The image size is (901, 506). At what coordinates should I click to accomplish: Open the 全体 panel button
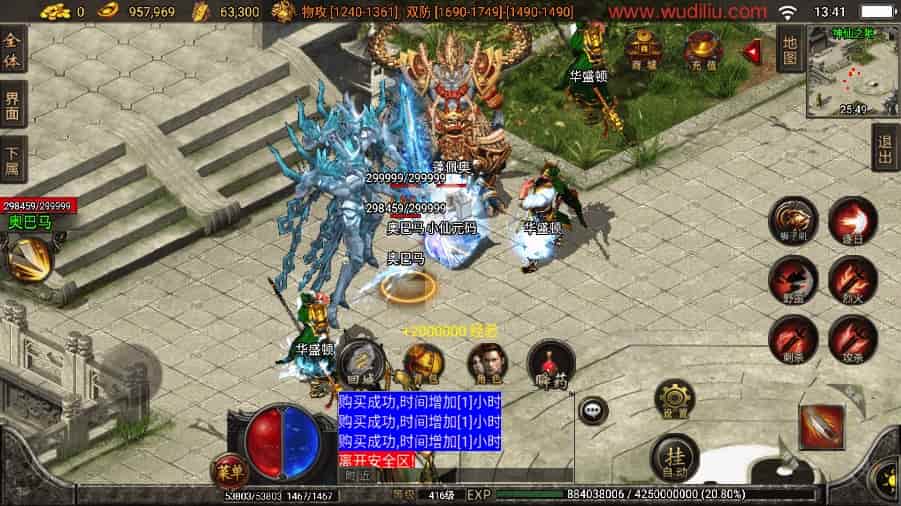tap(13, 50)
